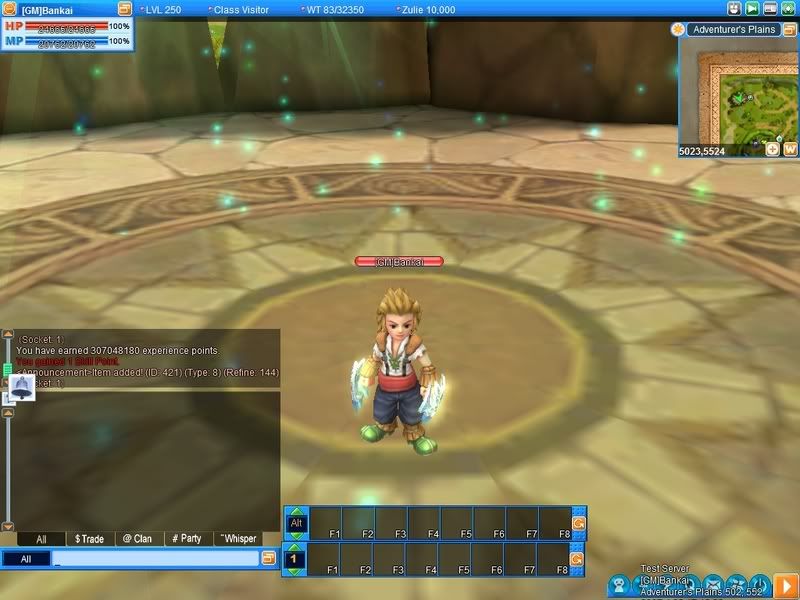
Task: Toggle the sun icon beside the map name
Action: click(x=679, y=30)
